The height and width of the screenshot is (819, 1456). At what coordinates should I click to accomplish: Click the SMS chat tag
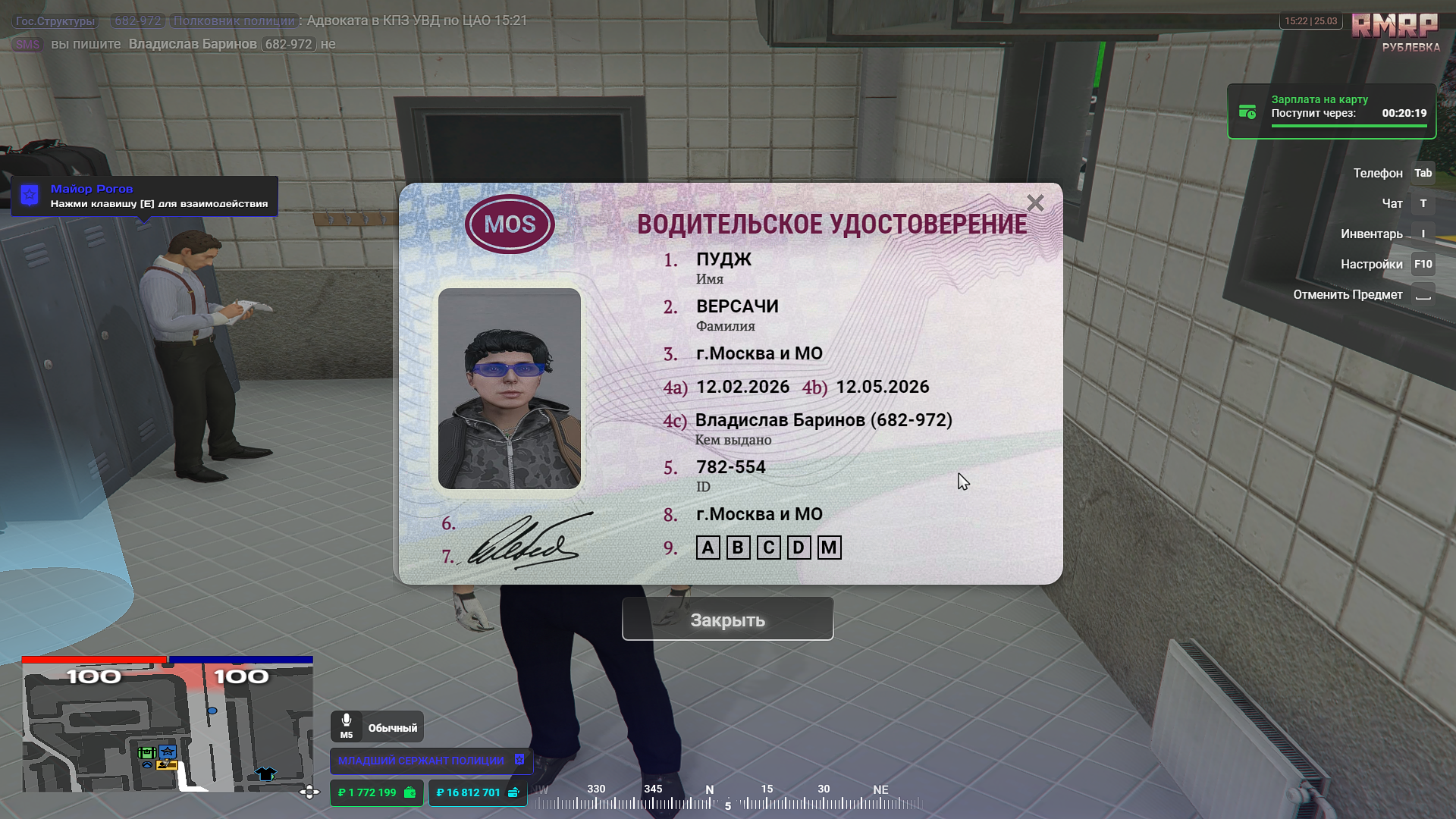(27, 45)
